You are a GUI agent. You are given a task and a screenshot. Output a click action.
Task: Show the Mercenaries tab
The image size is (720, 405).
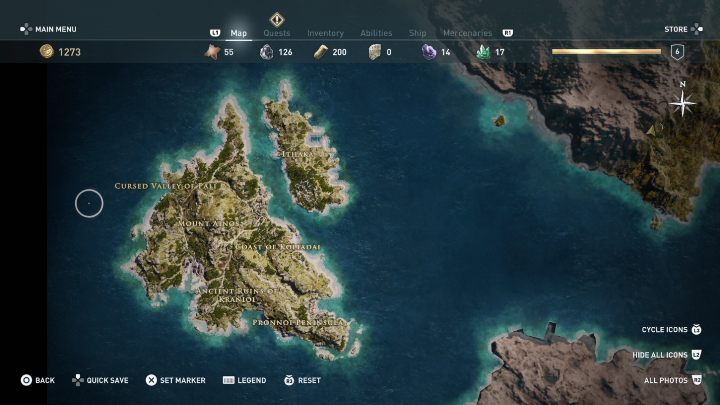[x=467, y=33]
